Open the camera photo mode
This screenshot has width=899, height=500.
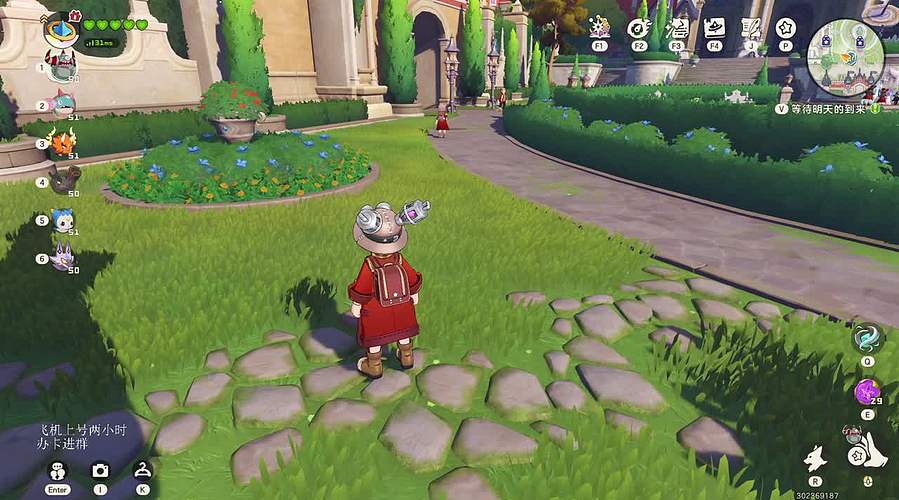[100, 470]
